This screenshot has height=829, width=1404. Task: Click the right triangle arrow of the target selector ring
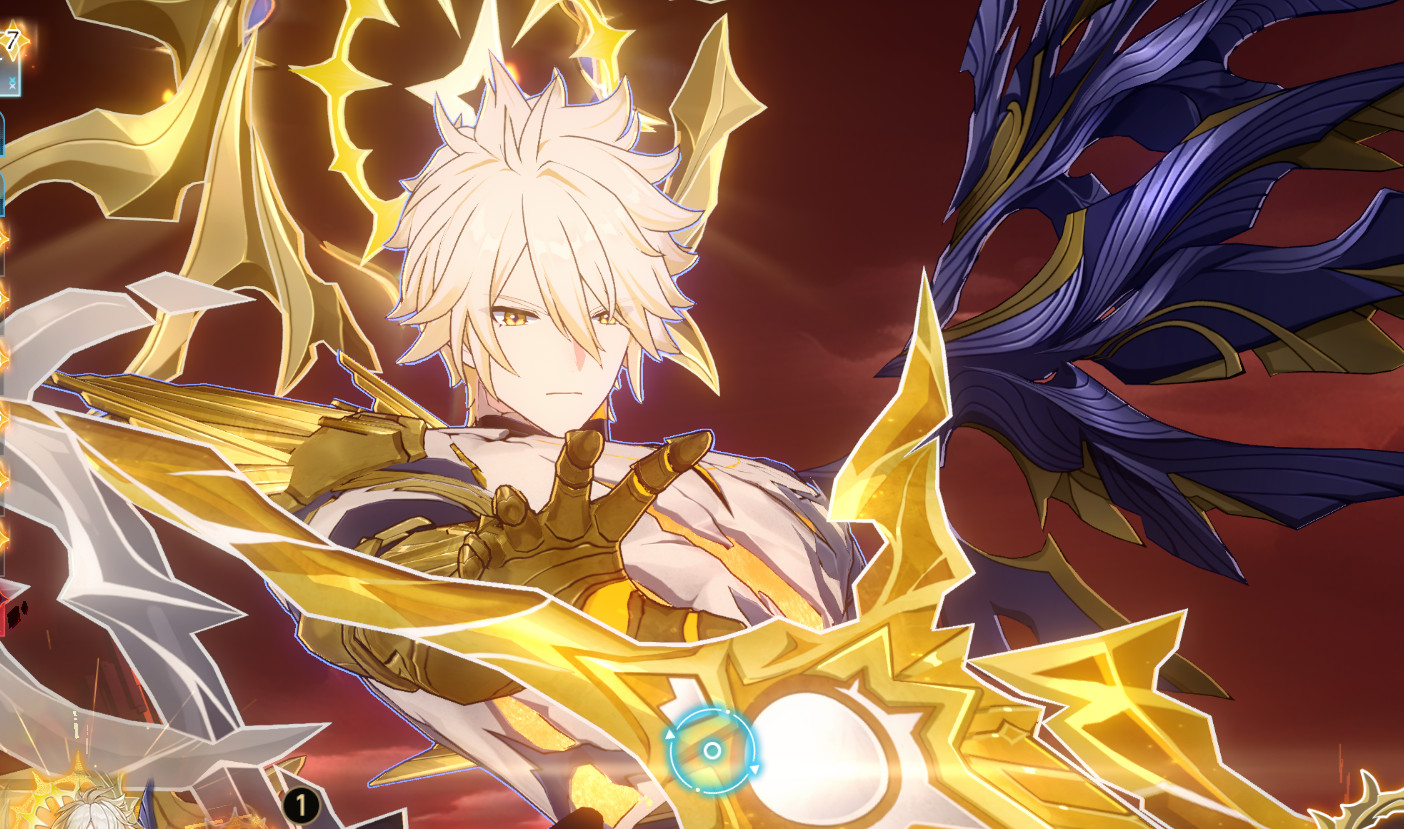pyautogui.click(x=755, y=769)
